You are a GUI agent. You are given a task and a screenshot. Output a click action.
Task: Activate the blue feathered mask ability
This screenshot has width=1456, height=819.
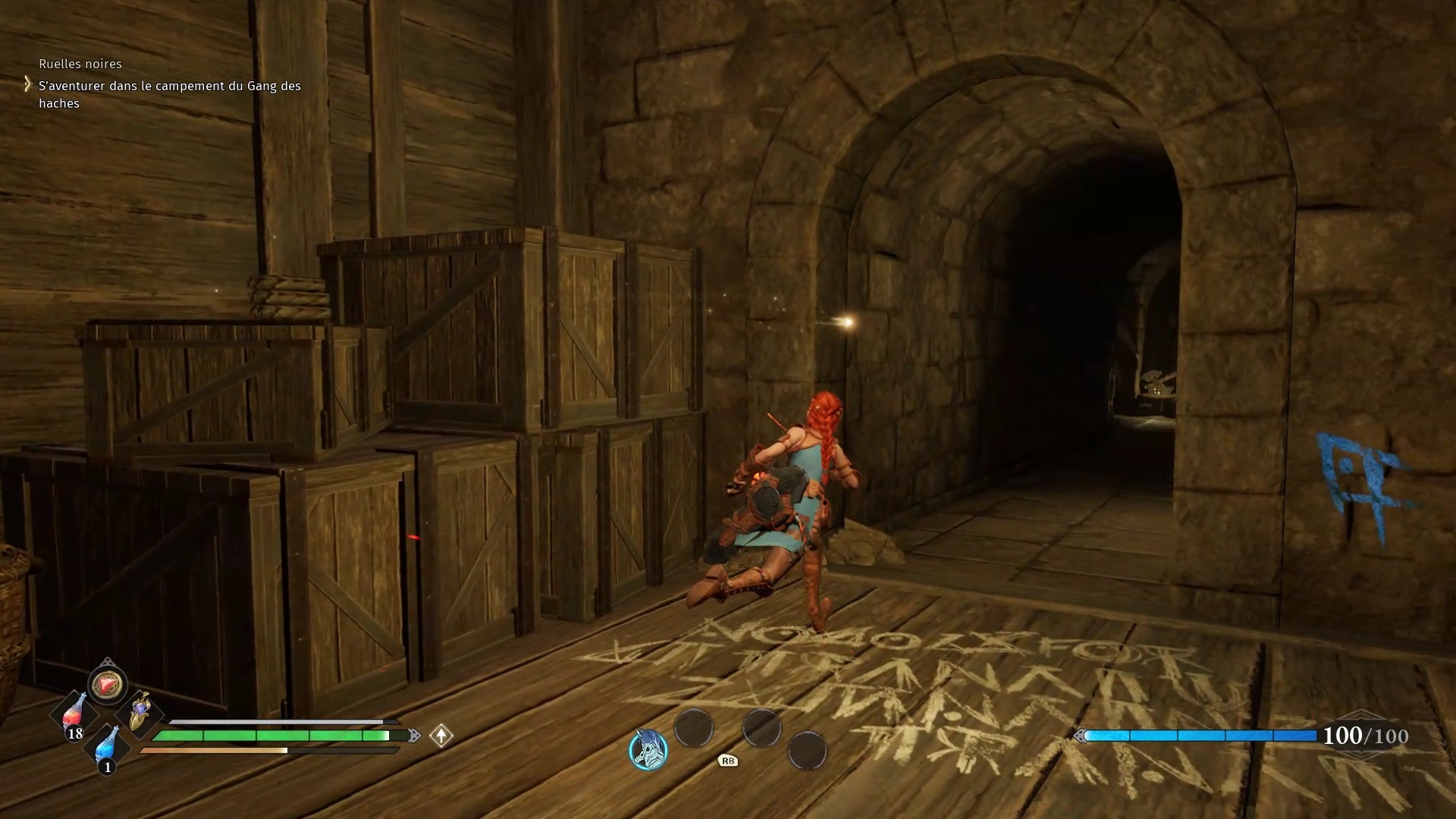648,749
